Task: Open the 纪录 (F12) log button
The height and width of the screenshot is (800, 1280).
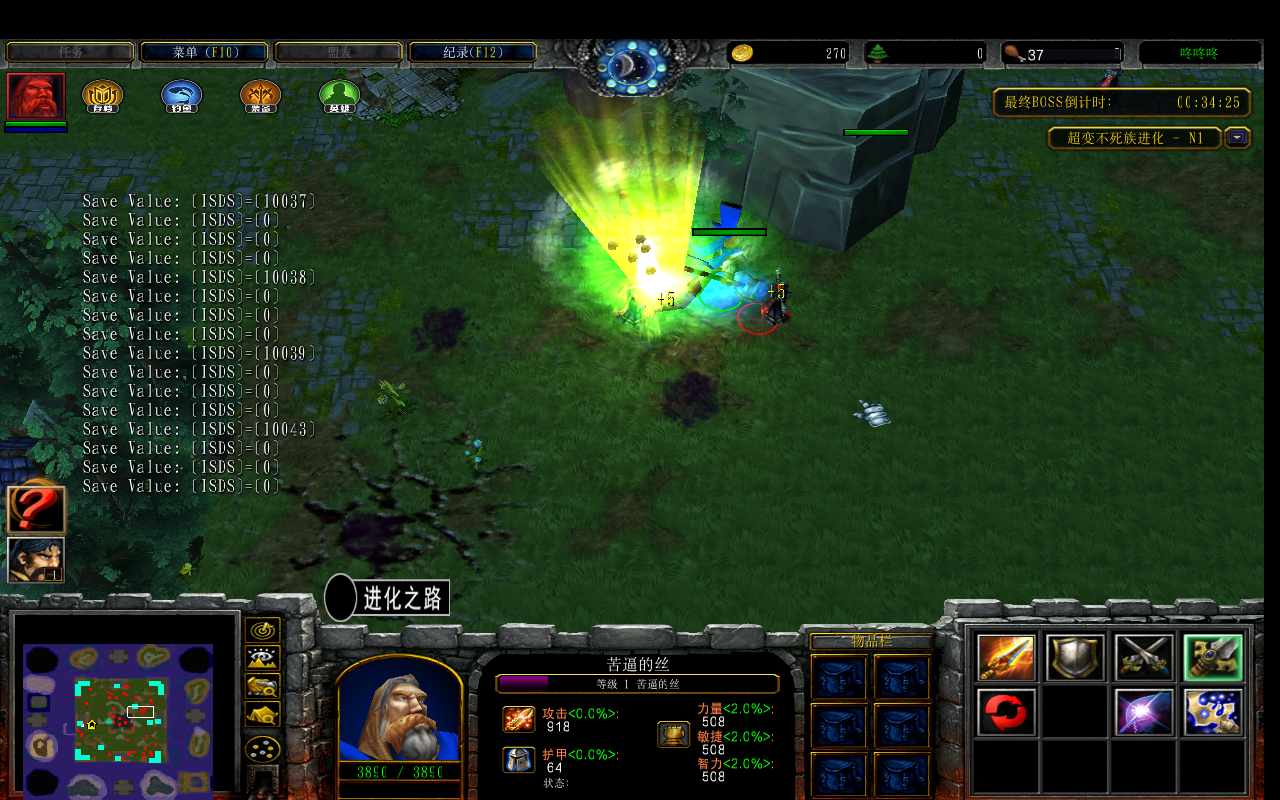Action: tap(472, 52)
